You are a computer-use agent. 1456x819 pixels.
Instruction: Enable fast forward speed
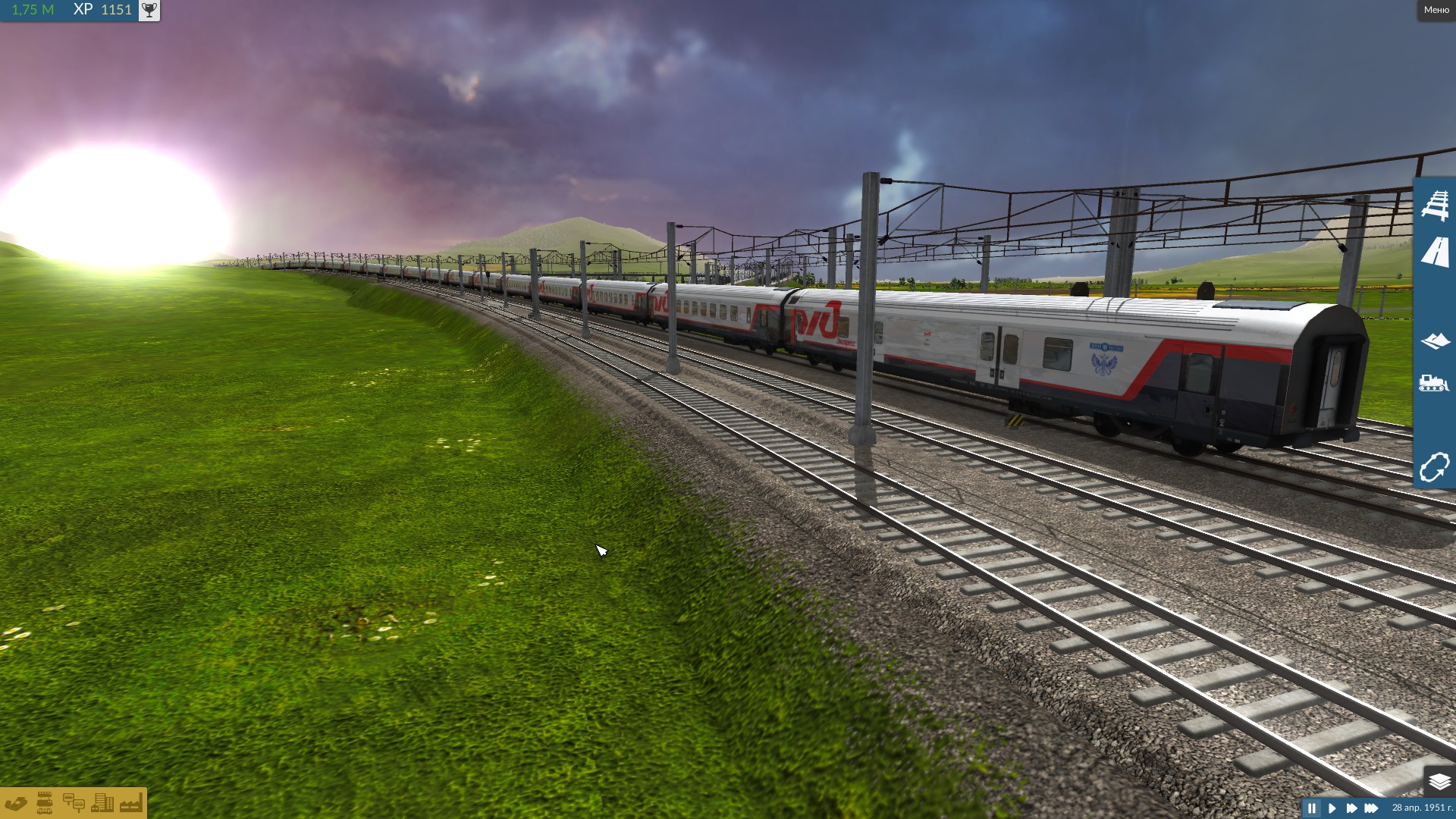pos(1354,808)
